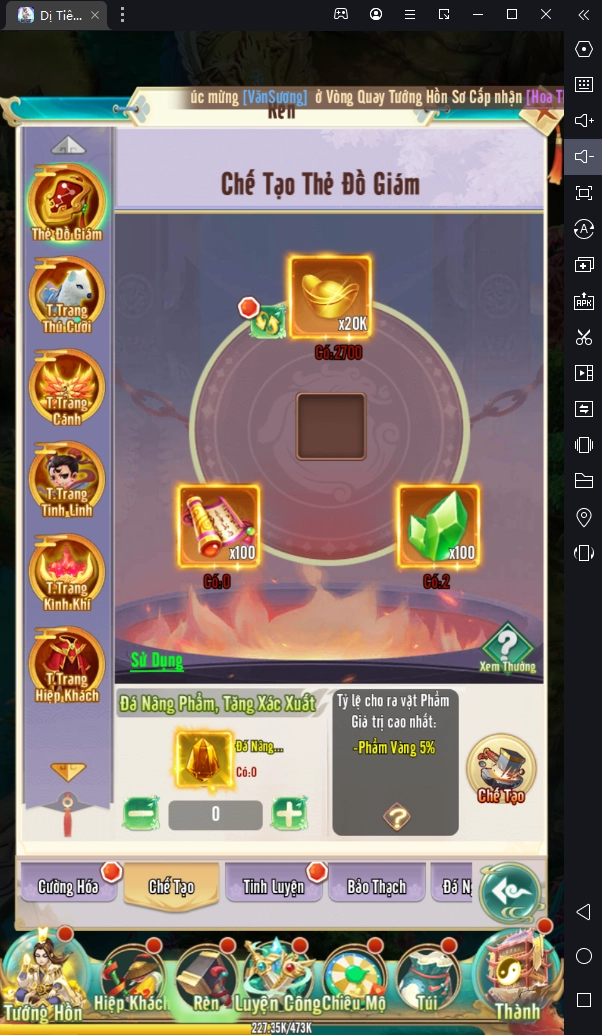Click the gold ingot material slot
The image size is (602, 1035).
pyautogui.click(x=330, y=297)
